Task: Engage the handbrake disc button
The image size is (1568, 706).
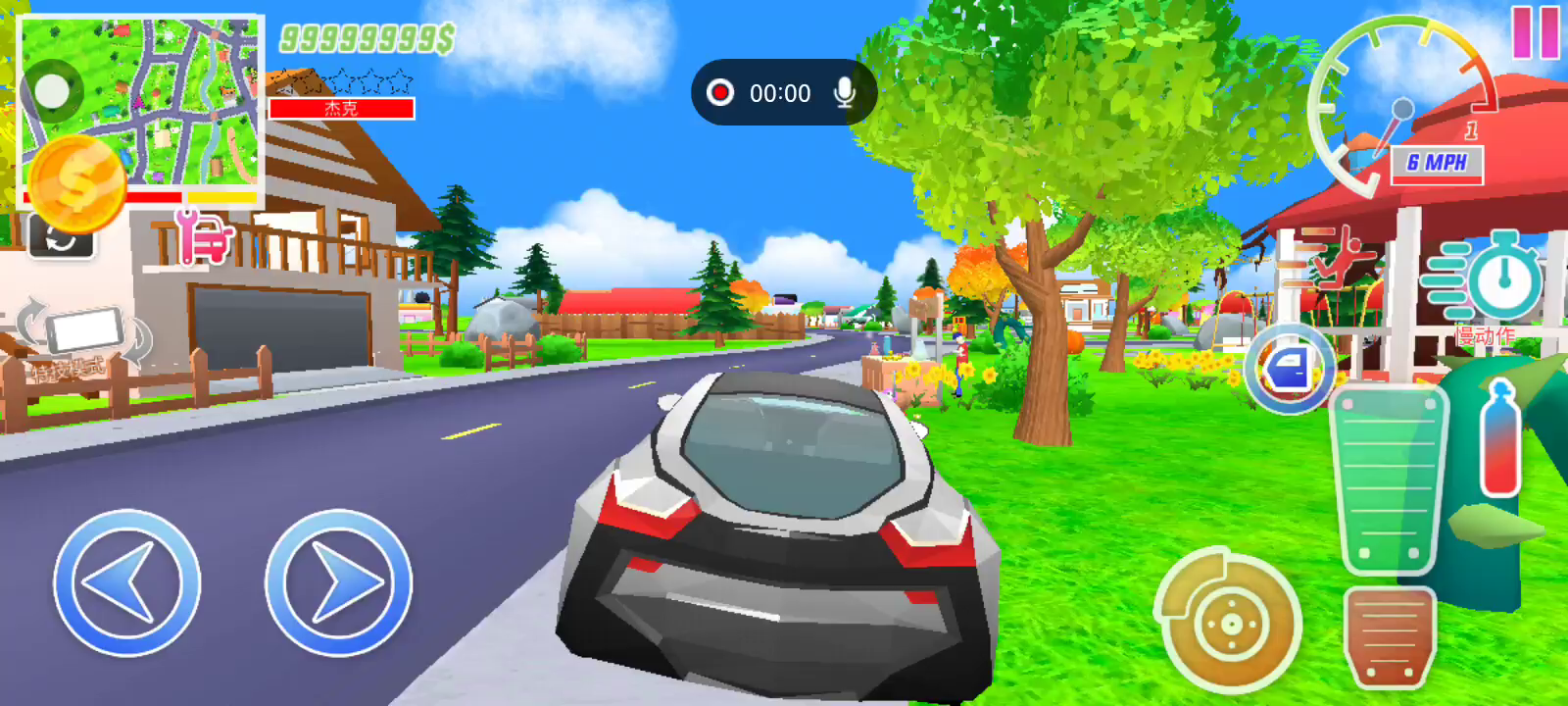Action: (x=1230, y=623)
